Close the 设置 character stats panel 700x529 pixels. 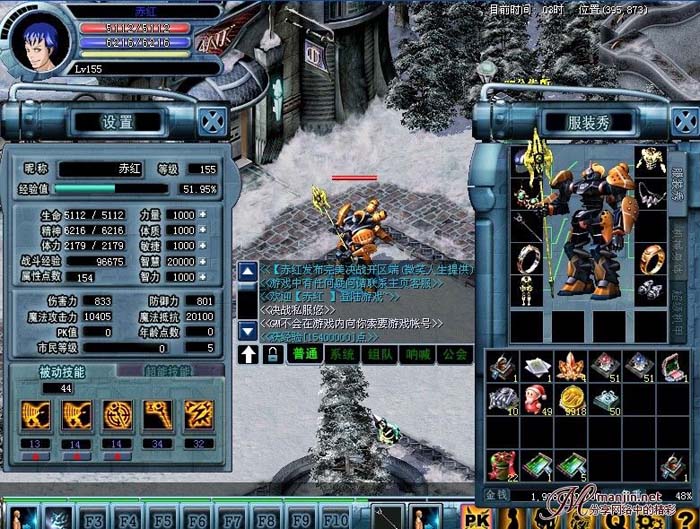[x=210, y=122]
